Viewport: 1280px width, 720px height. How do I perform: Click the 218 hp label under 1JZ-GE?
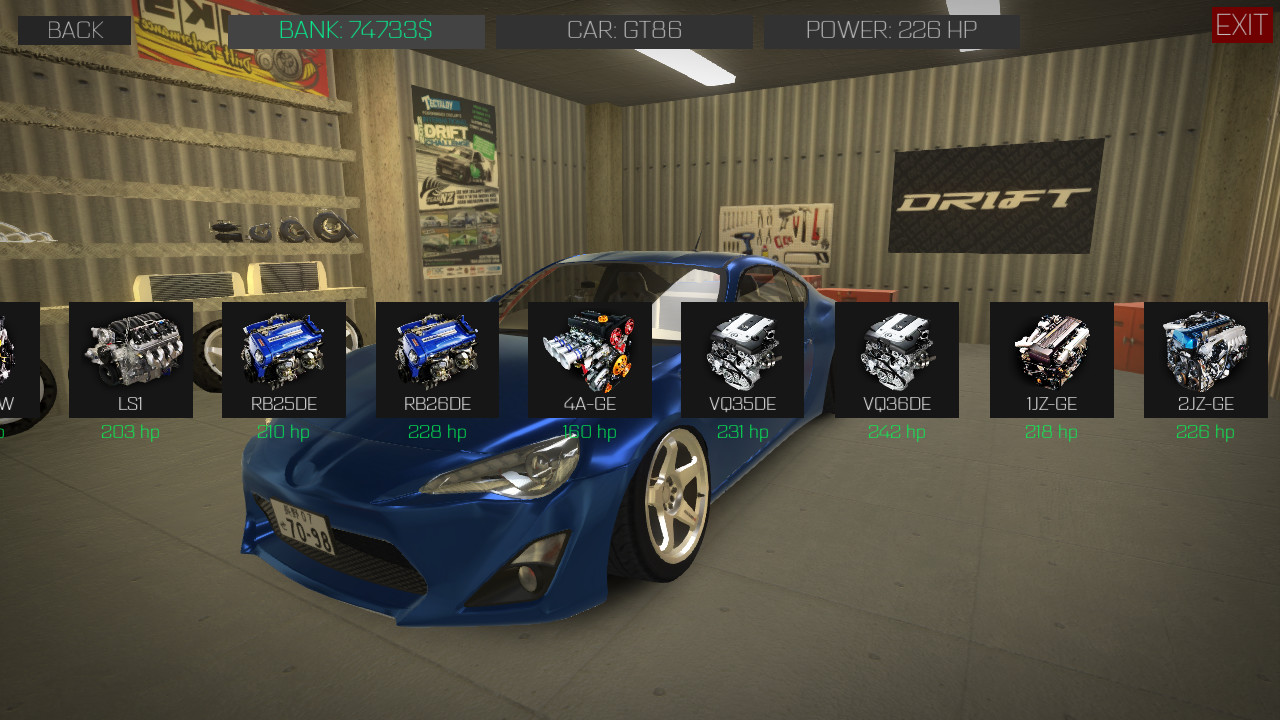[1050, 432]
